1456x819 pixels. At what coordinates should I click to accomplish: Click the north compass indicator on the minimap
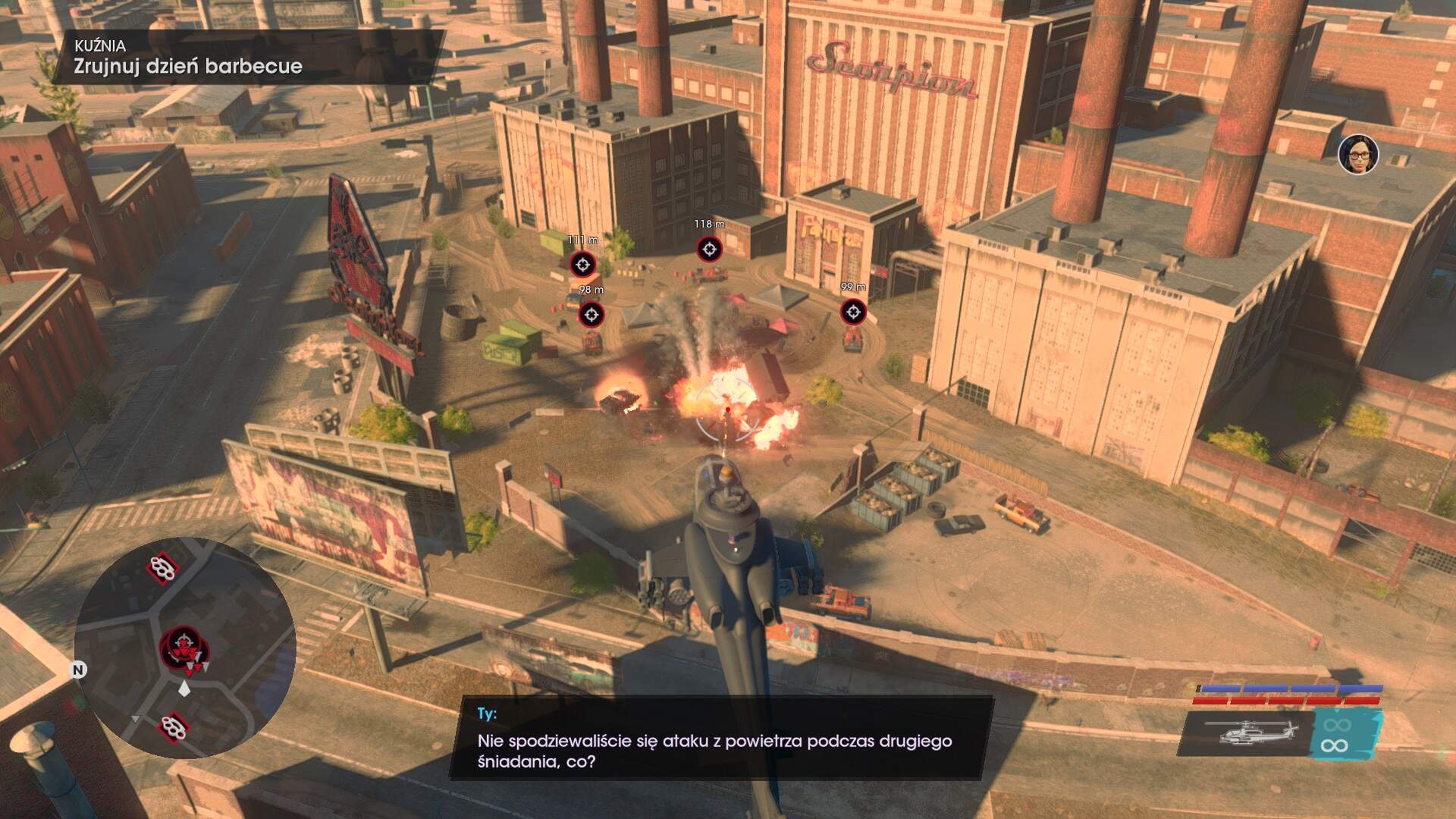click(78, 670)
